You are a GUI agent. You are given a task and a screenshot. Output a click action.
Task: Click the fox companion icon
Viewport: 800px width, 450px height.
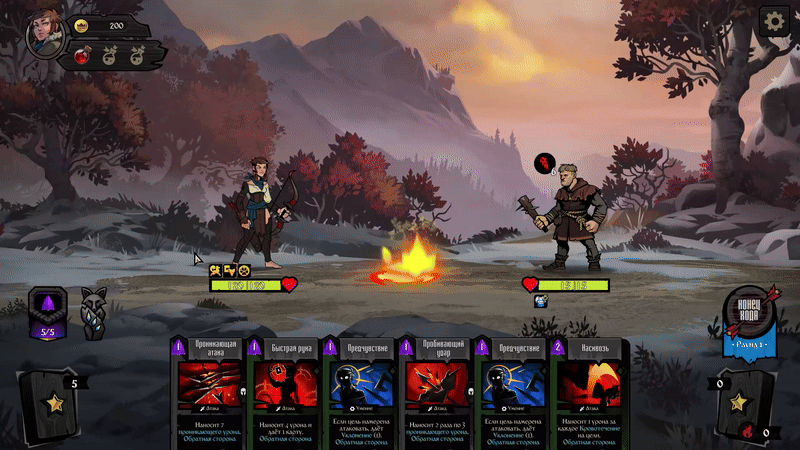pyautogui.click(x=95, y=312)
